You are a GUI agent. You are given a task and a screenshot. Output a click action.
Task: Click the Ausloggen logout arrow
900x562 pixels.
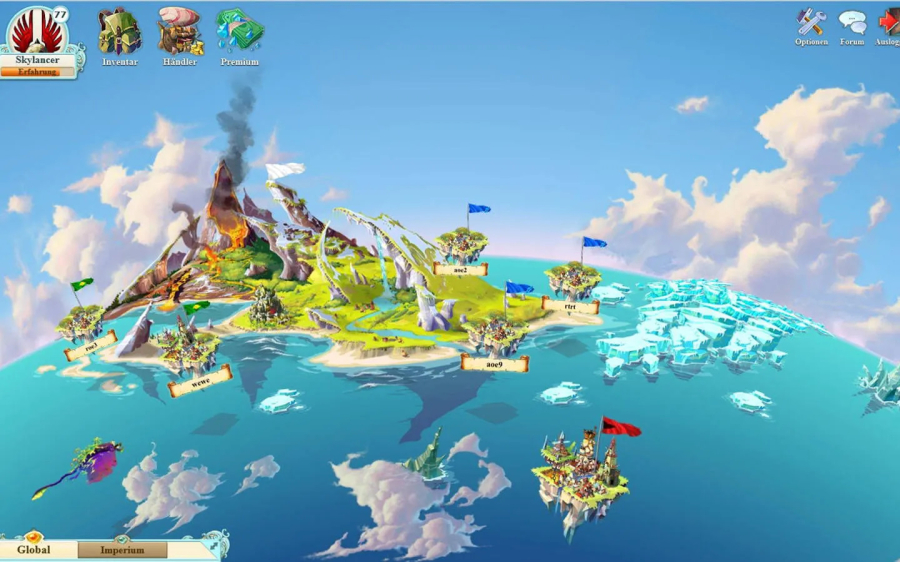click(888, 24)
